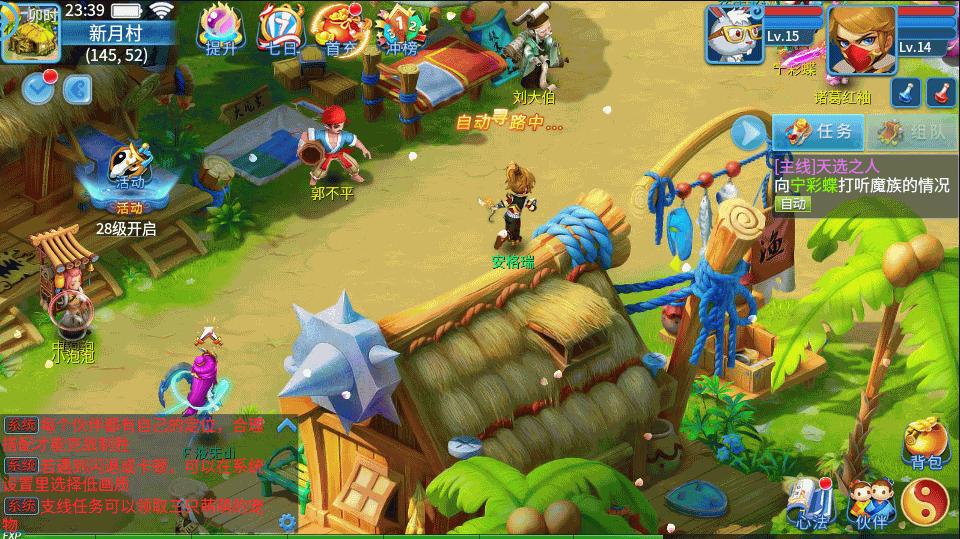Collapse the top icons with the arrow button
This screenshot has width=960, height=539.
[x=77, y=89]
